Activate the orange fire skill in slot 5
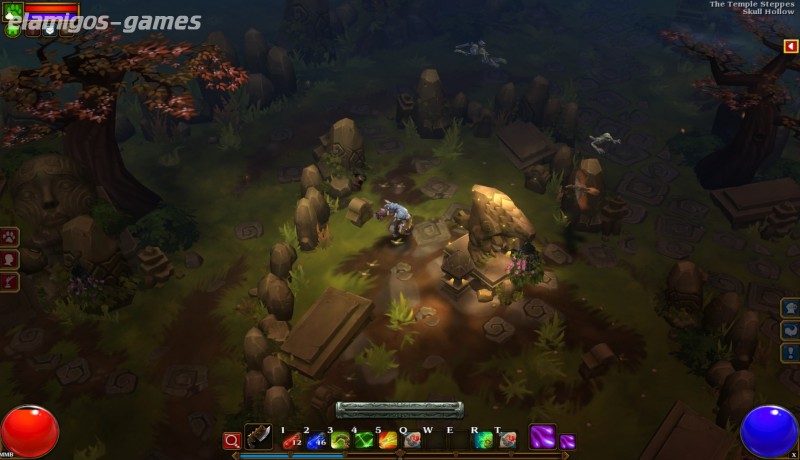 (388, 440)
